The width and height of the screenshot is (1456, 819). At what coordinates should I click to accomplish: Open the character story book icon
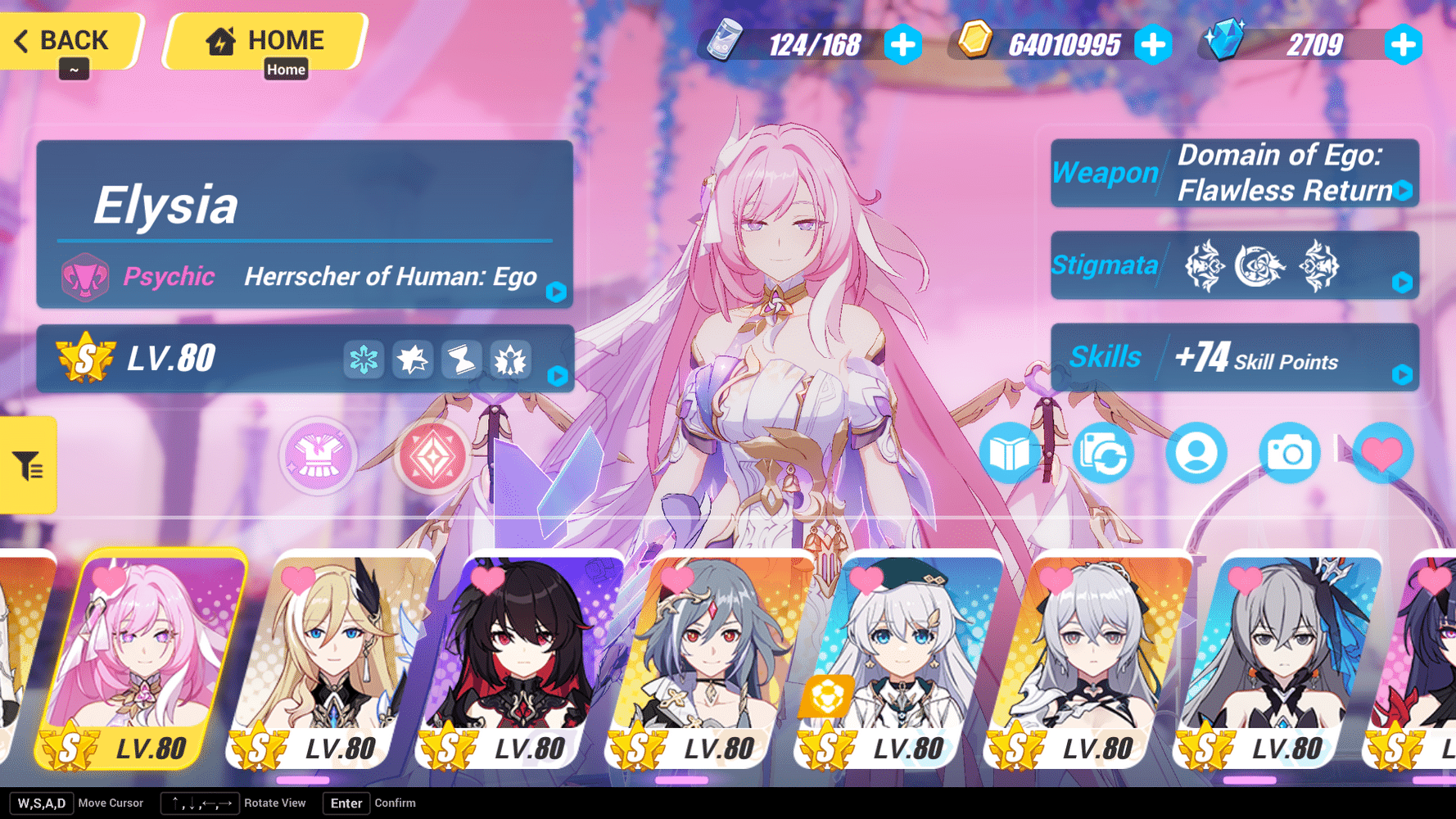[x=1010, y=453]
